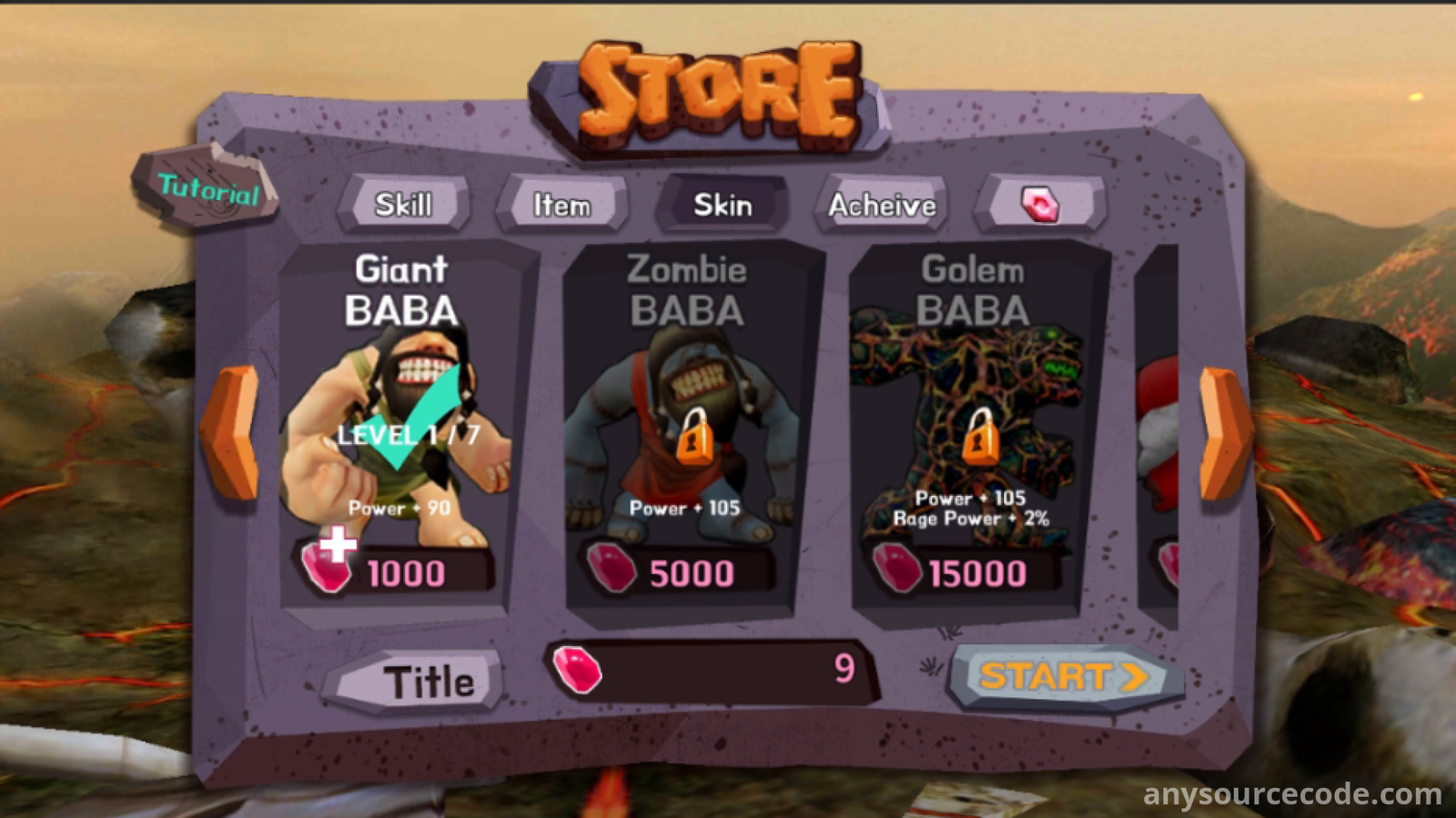Show next skins with right orange arrow
The image size is (1456, 818).
click(1223, 433)
